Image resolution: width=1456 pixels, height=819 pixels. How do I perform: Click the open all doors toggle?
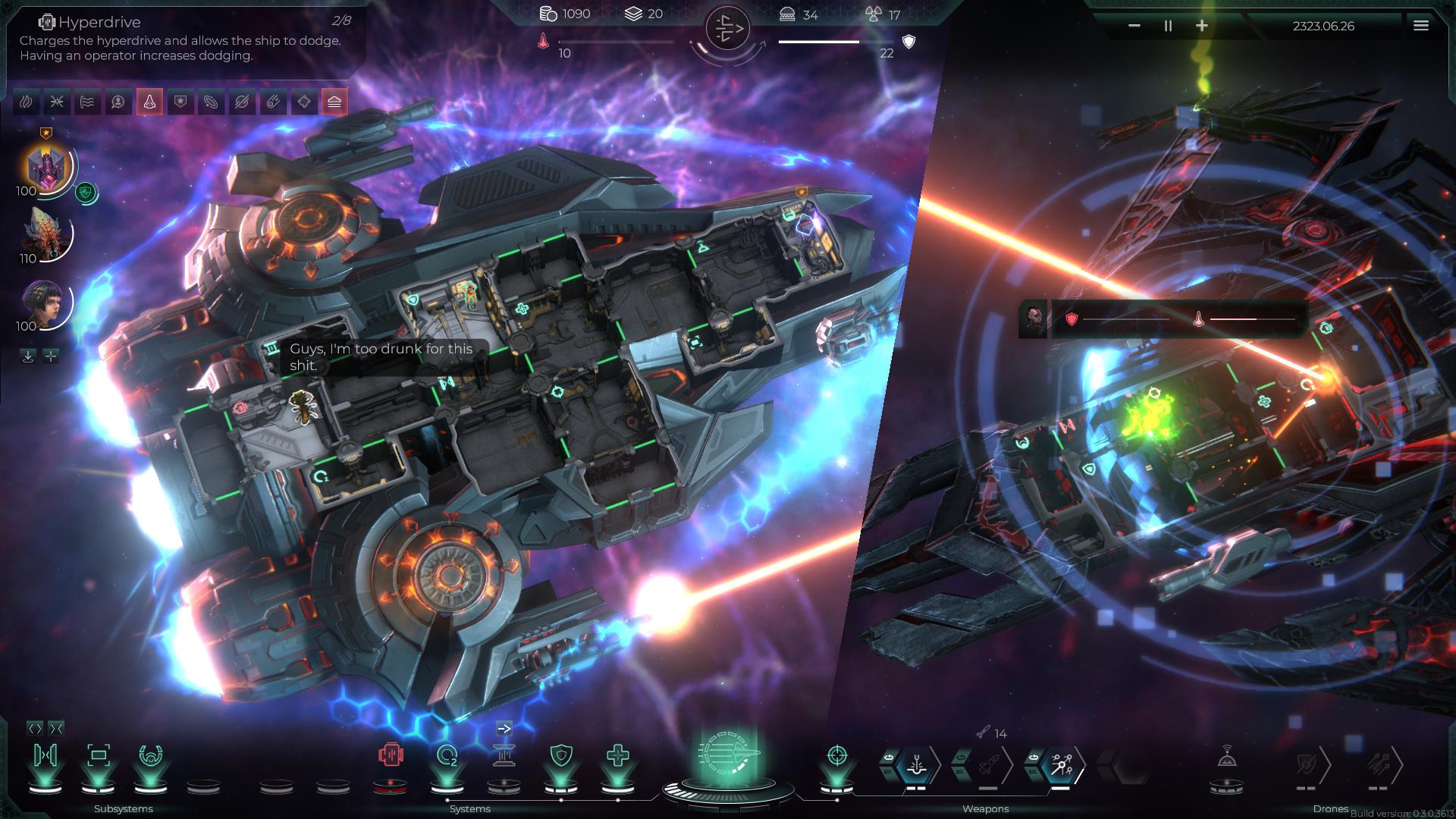(36, 728)
